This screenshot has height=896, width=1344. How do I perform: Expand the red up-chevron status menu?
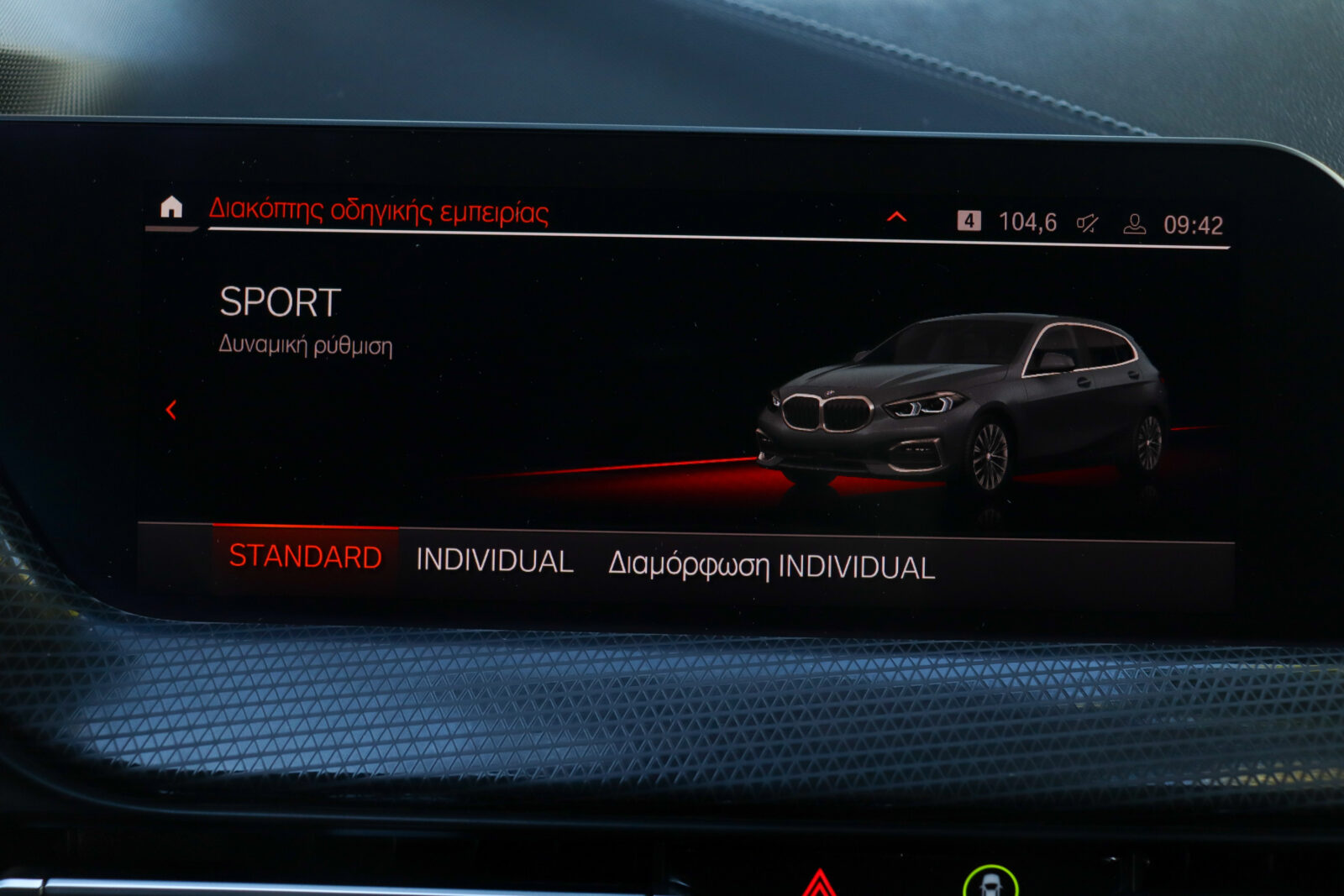pyautogui.click(x=897, y=217)
